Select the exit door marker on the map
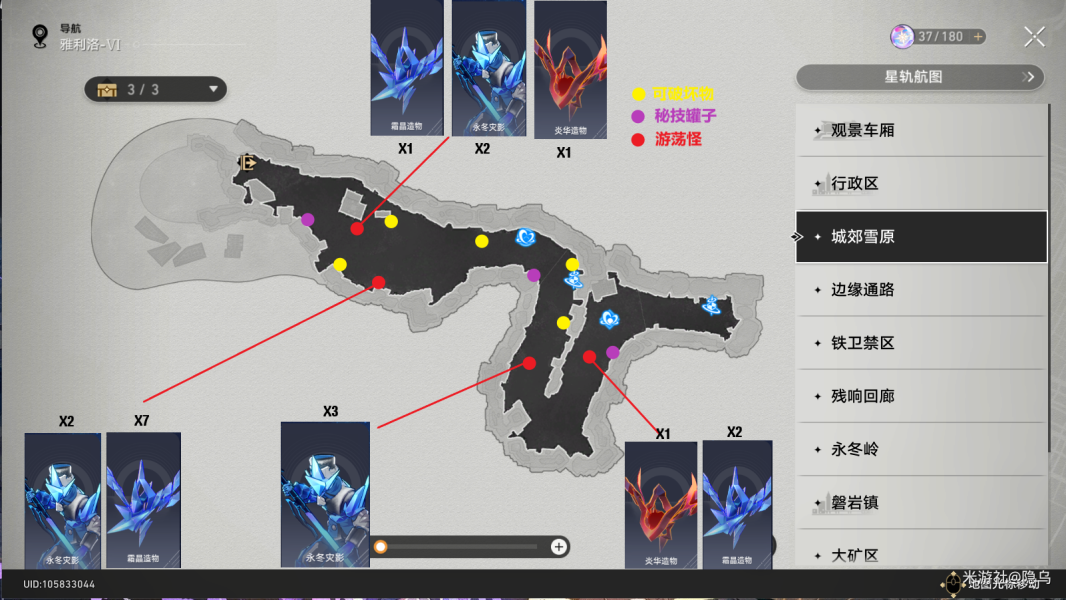Screen dimensions: 1066x600 [247, 162]
